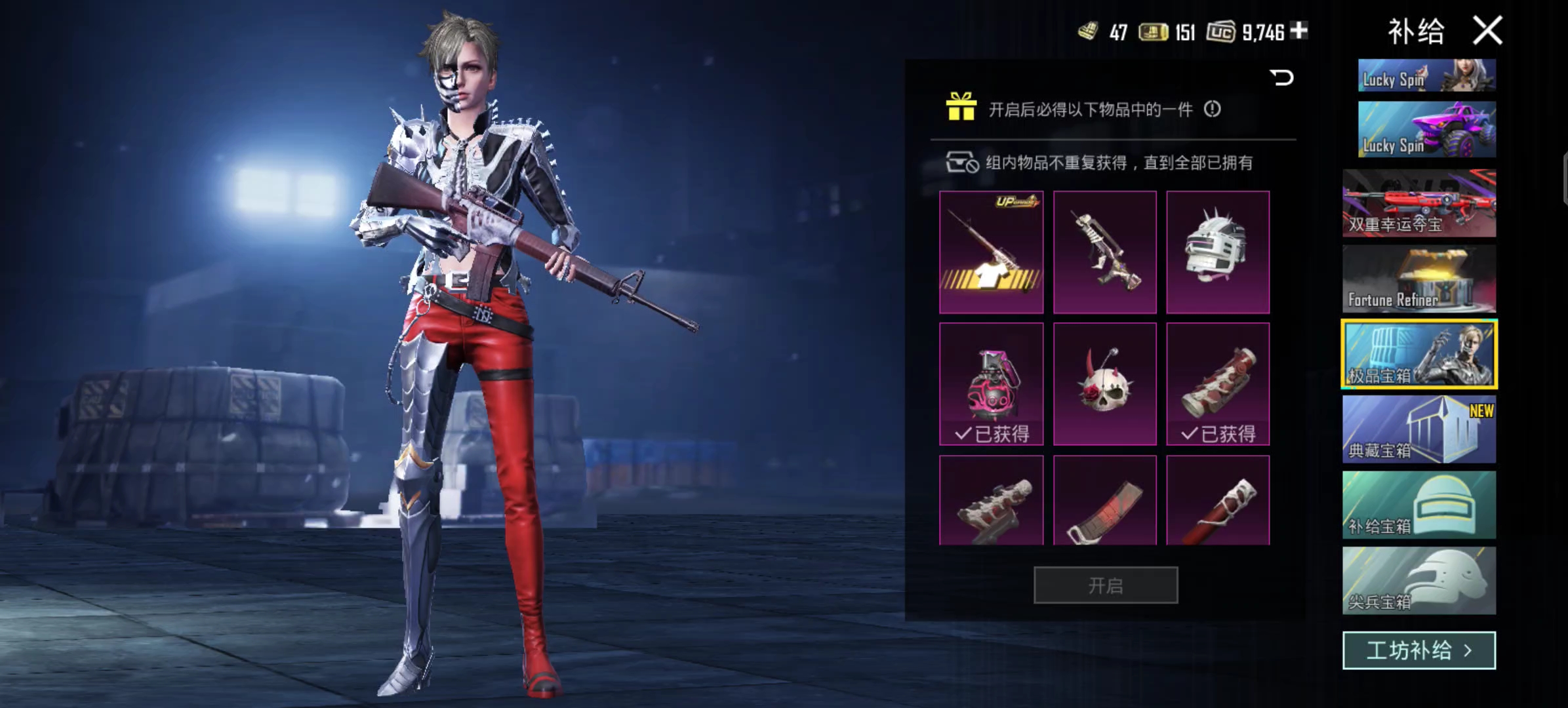Viewport: 1568px width, 708px height.
Task: Select the bone-wrapped shotgun reward slot
Action: coord(1104,252)
